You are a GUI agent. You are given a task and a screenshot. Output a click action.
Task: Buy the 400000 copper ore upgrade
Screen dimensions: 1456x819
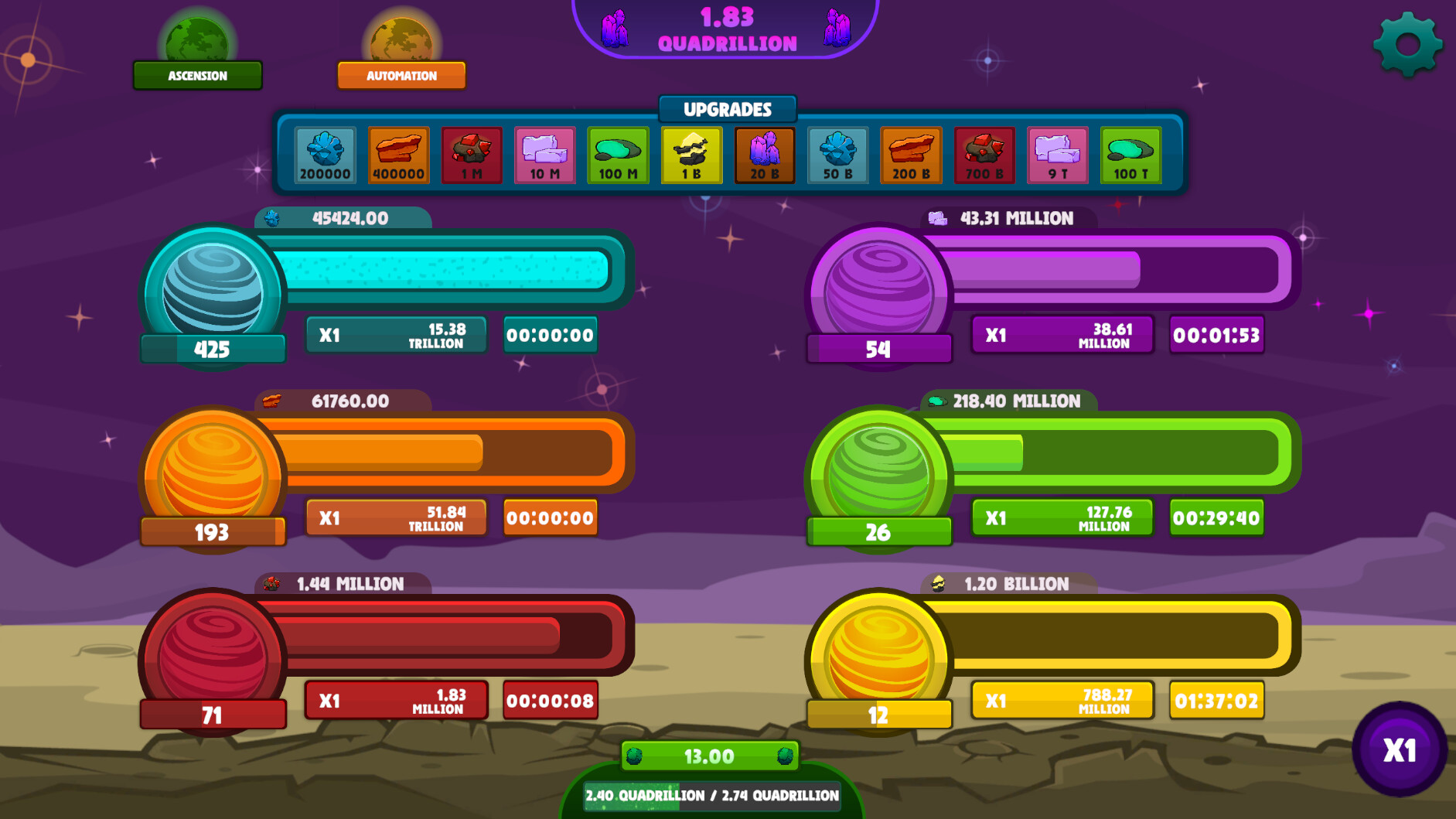point(397,153)
